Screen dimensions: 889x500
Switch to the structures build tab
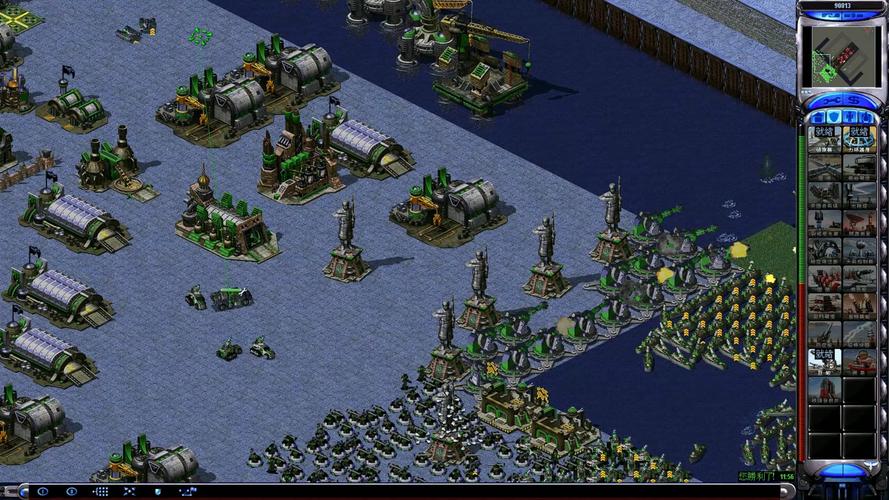pyautogui.click(x=818, y=117)
